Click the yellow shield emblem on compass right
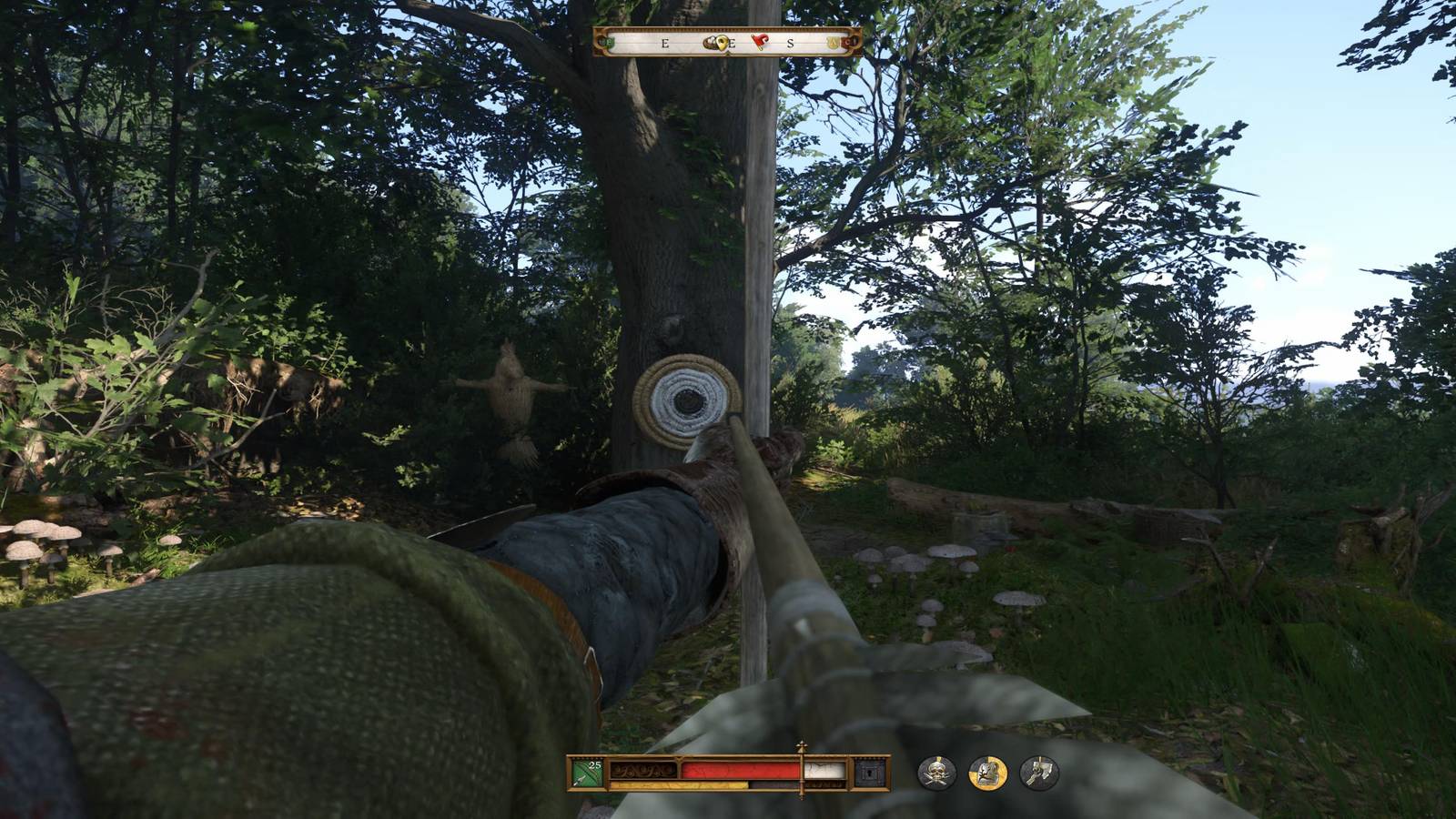Viewport: 1456px width, 819px height. [x=831, y=42]
